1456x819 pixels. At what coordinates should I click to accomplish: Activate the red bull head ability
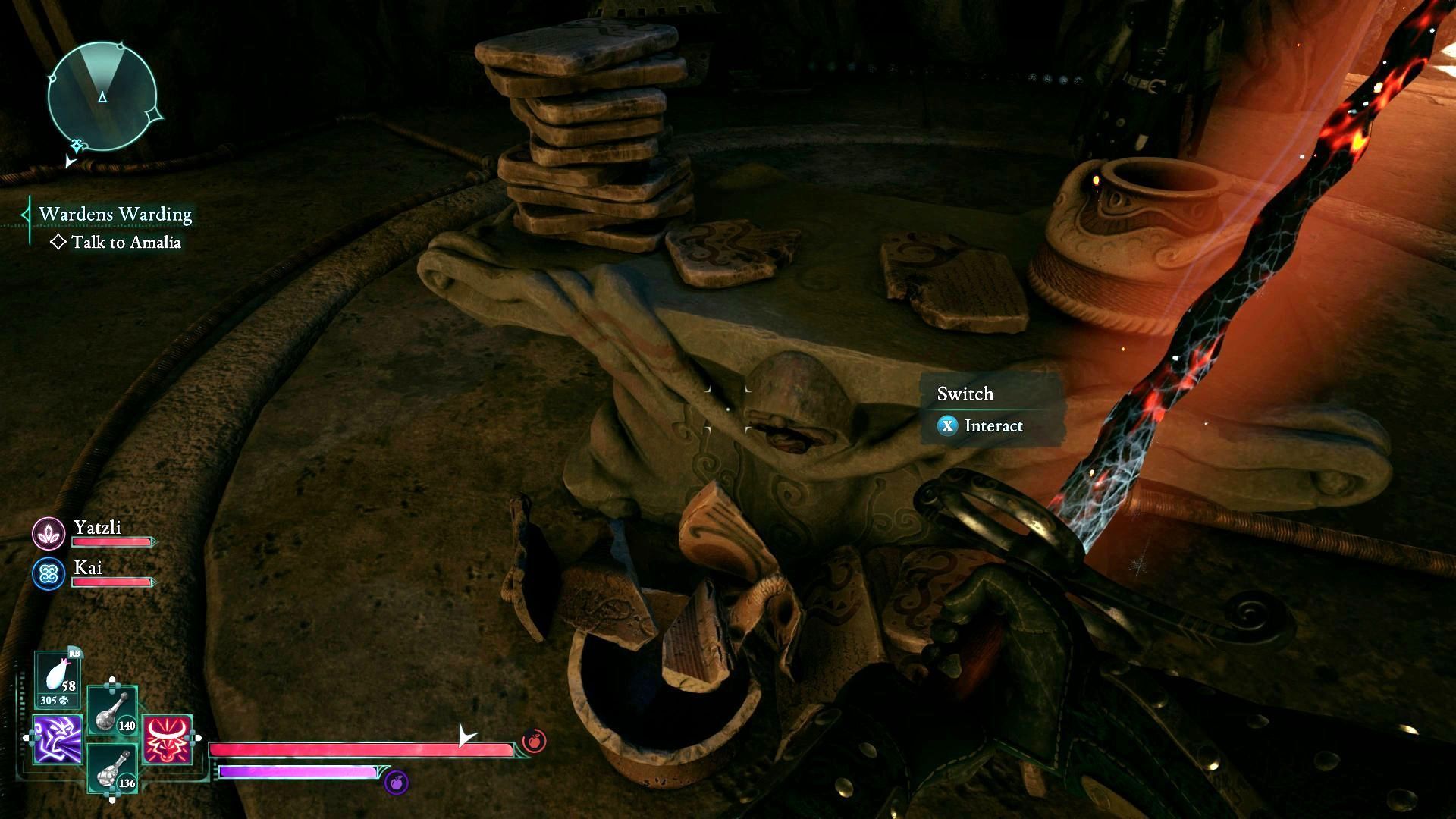[167, 739]
